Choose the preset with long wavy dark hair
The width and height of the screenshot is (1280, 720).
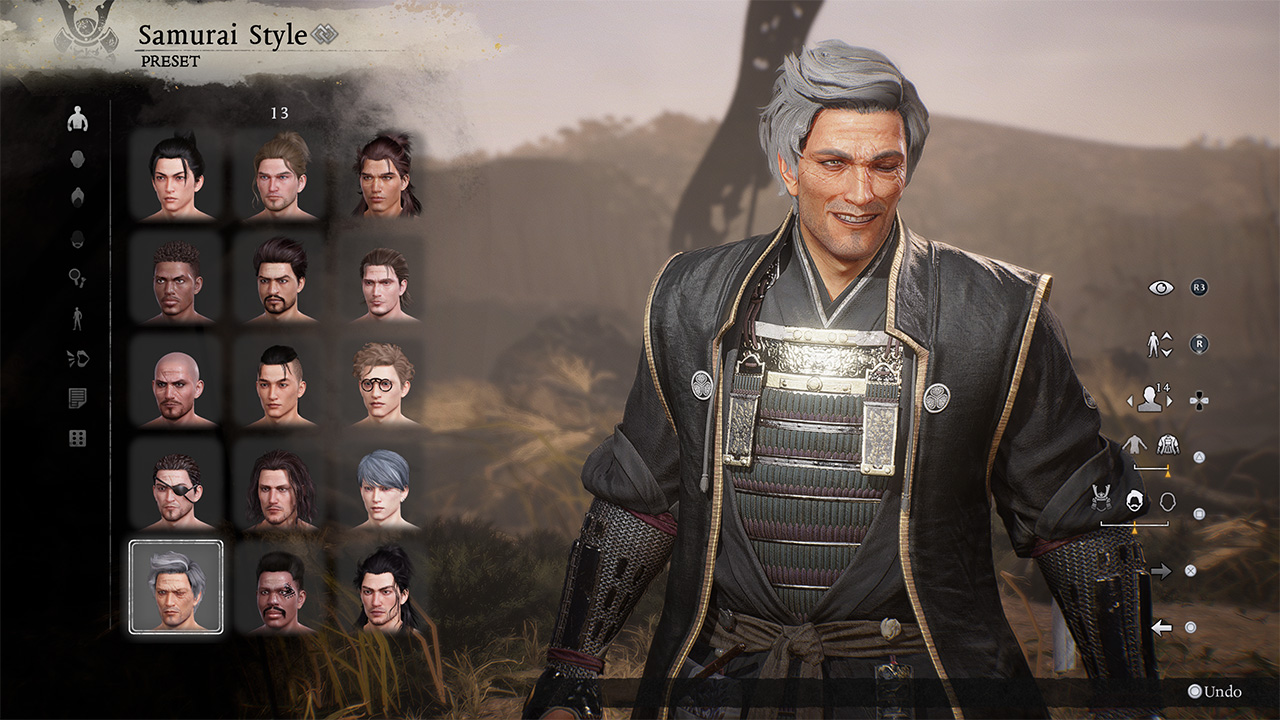click(x=280, y=489)
